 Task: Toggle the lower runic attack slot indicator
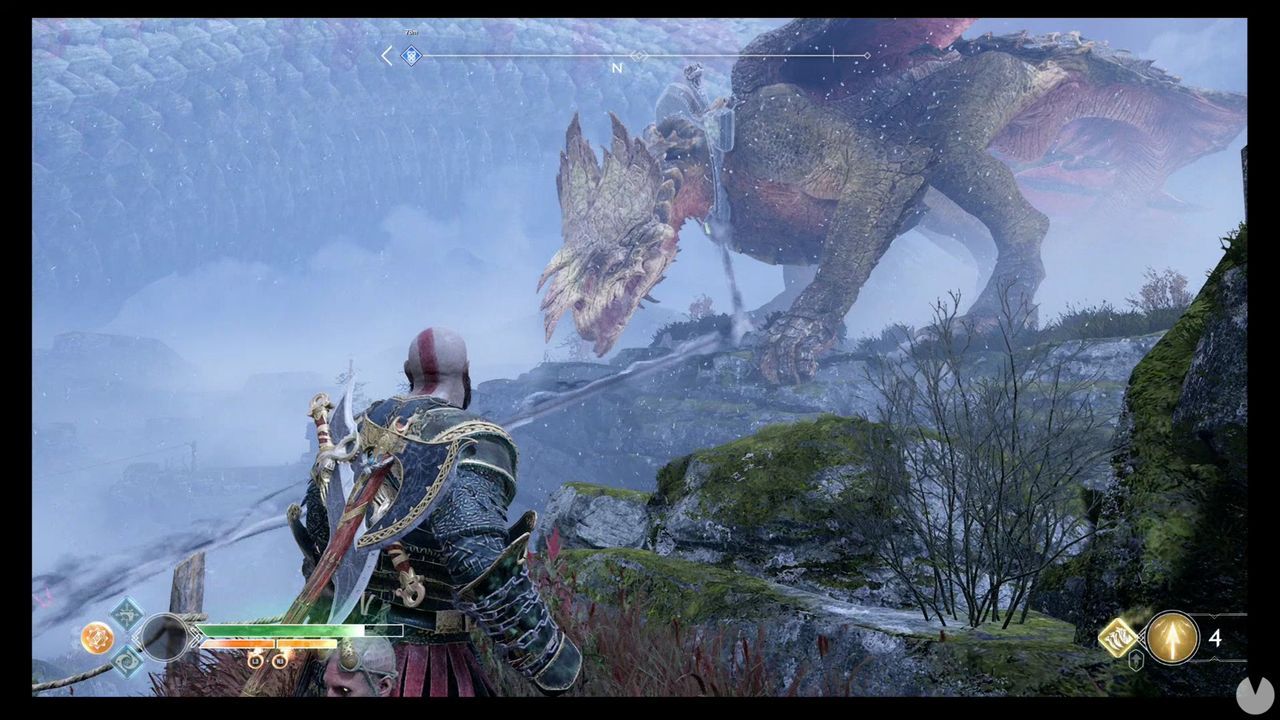(125, 661)
